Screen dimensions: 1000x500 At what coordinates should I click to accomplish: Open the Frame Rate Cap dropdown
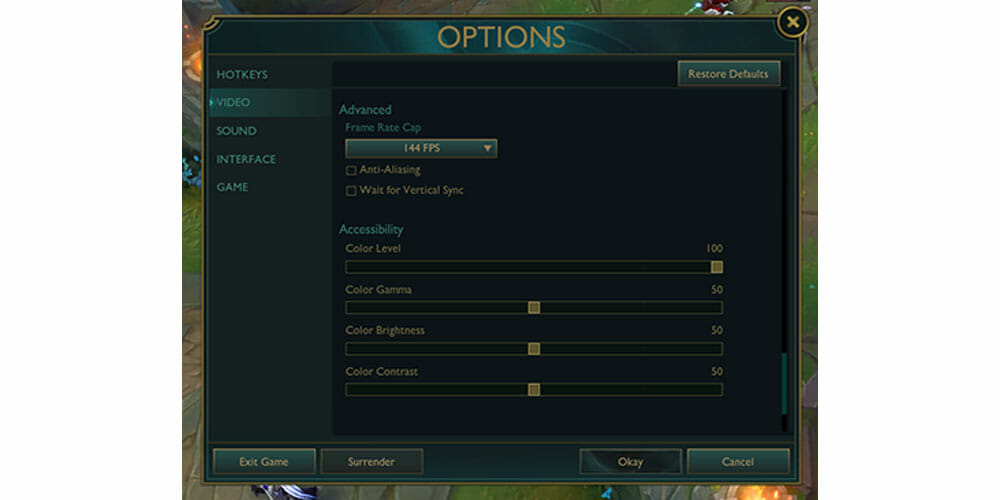pos(421,148)
